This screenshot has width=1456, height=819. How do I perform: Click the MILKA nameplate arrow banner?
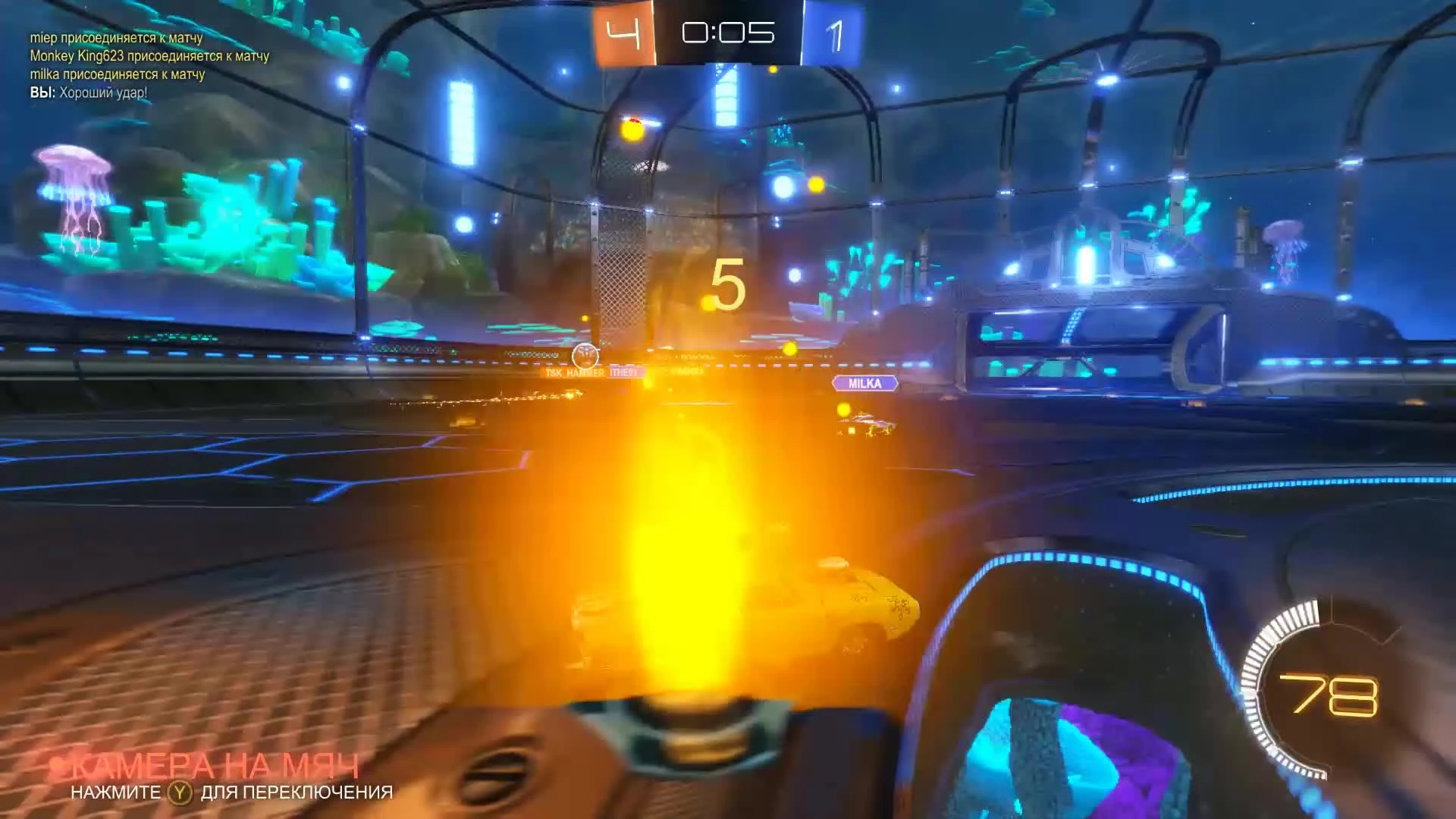(865, 384)
